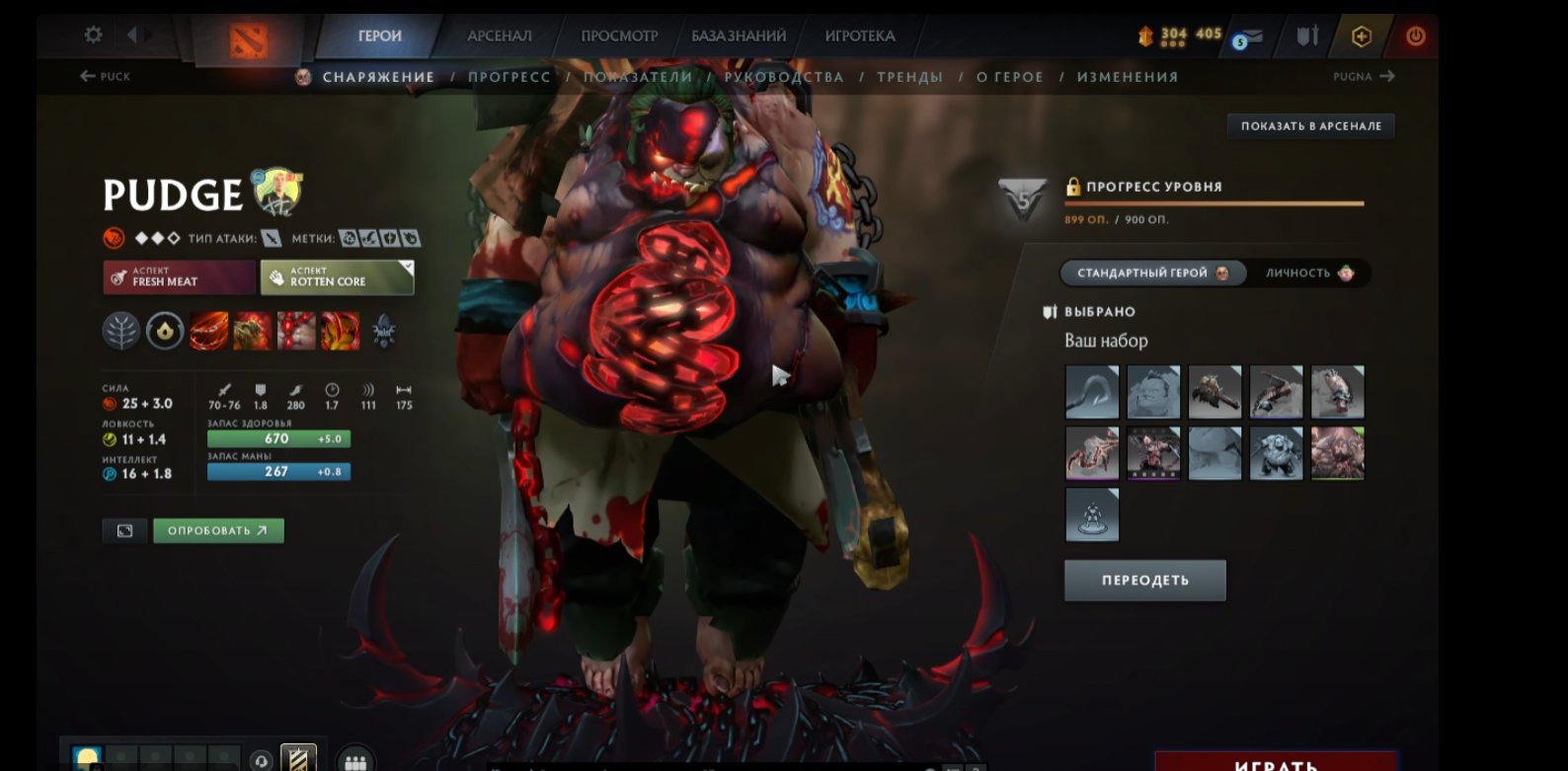Image resolution: width=1568 pixels, height=771 pixels.
Task: Open the Изменения section
Action: tap(1128, 77)
